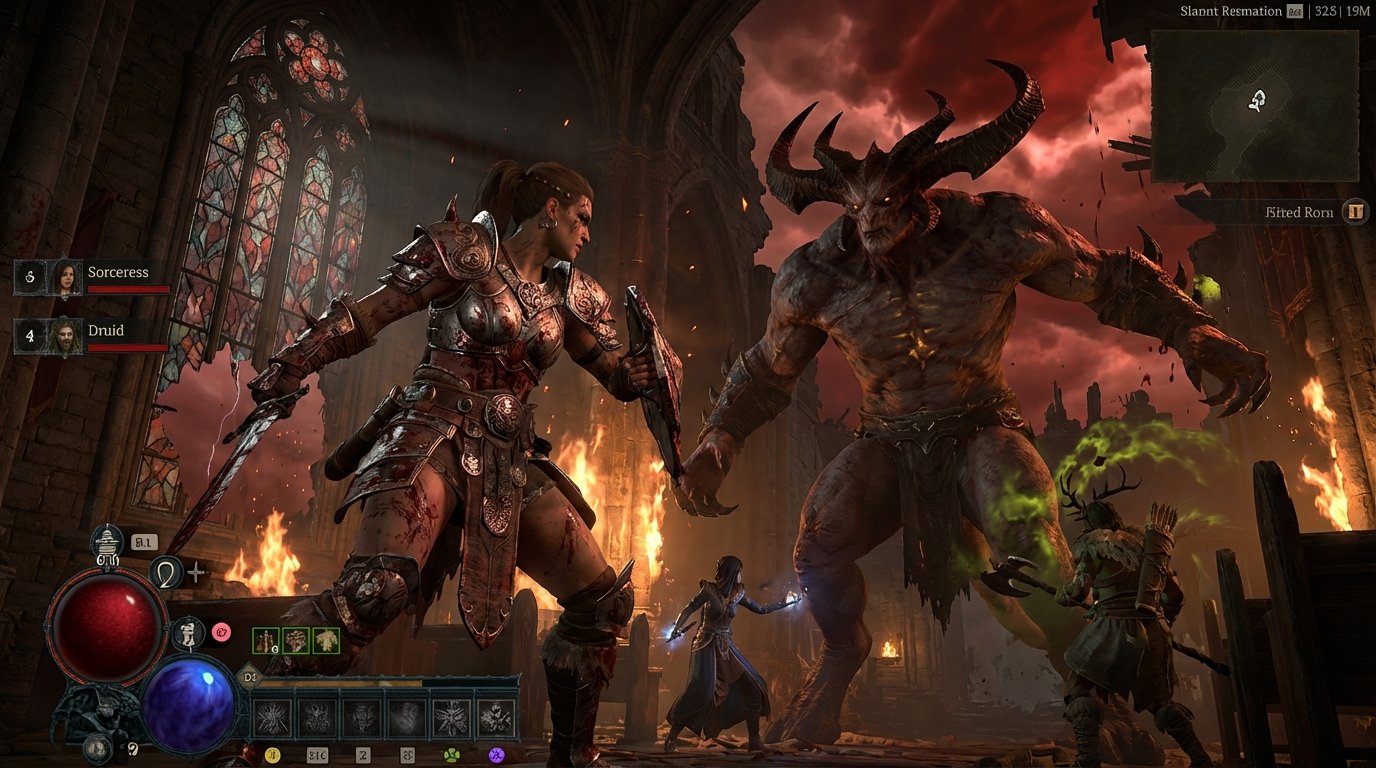This screenshot has width=1376, height=768.
Task: Click the pink swirl icon
Action: (221, 631)
